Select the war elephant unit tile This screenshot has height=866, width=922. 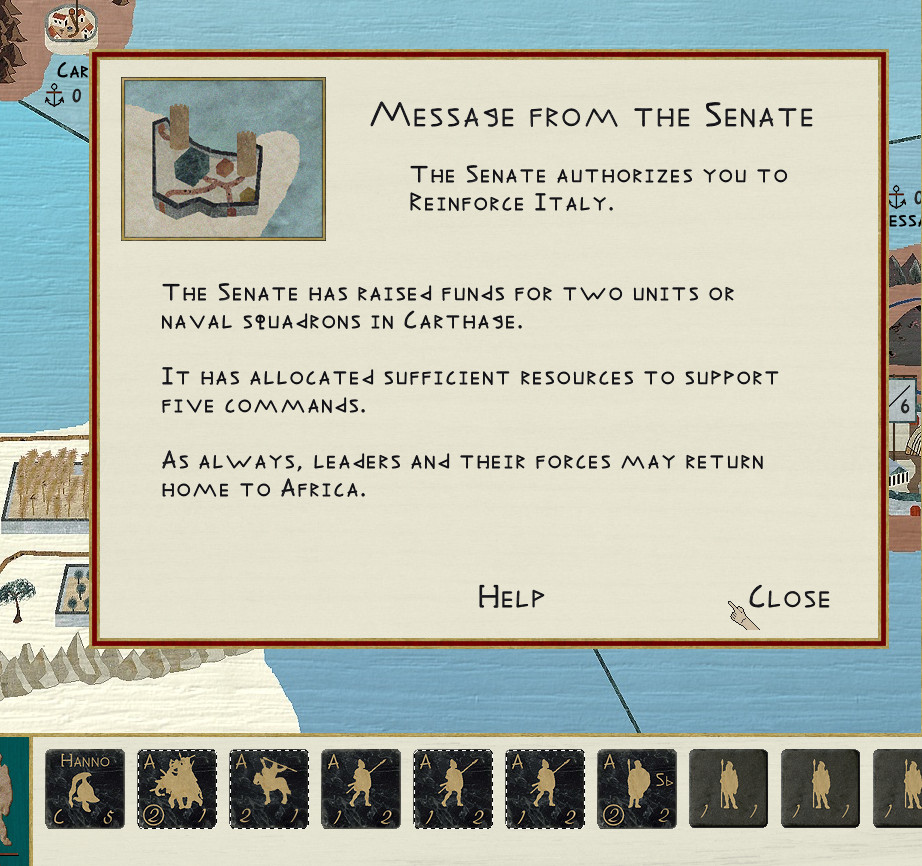pos(177,789)
